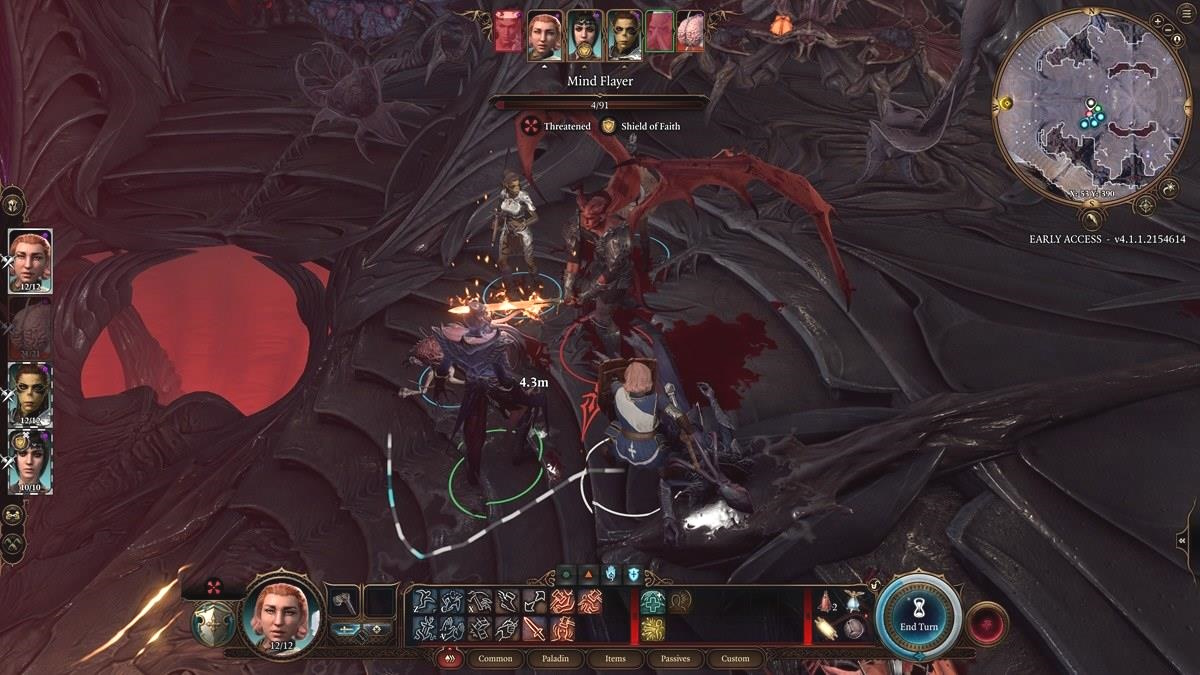Choose the sword melee attack hotbar icon
Viewport: 1200px width, 675px height.
click(534, 628)
